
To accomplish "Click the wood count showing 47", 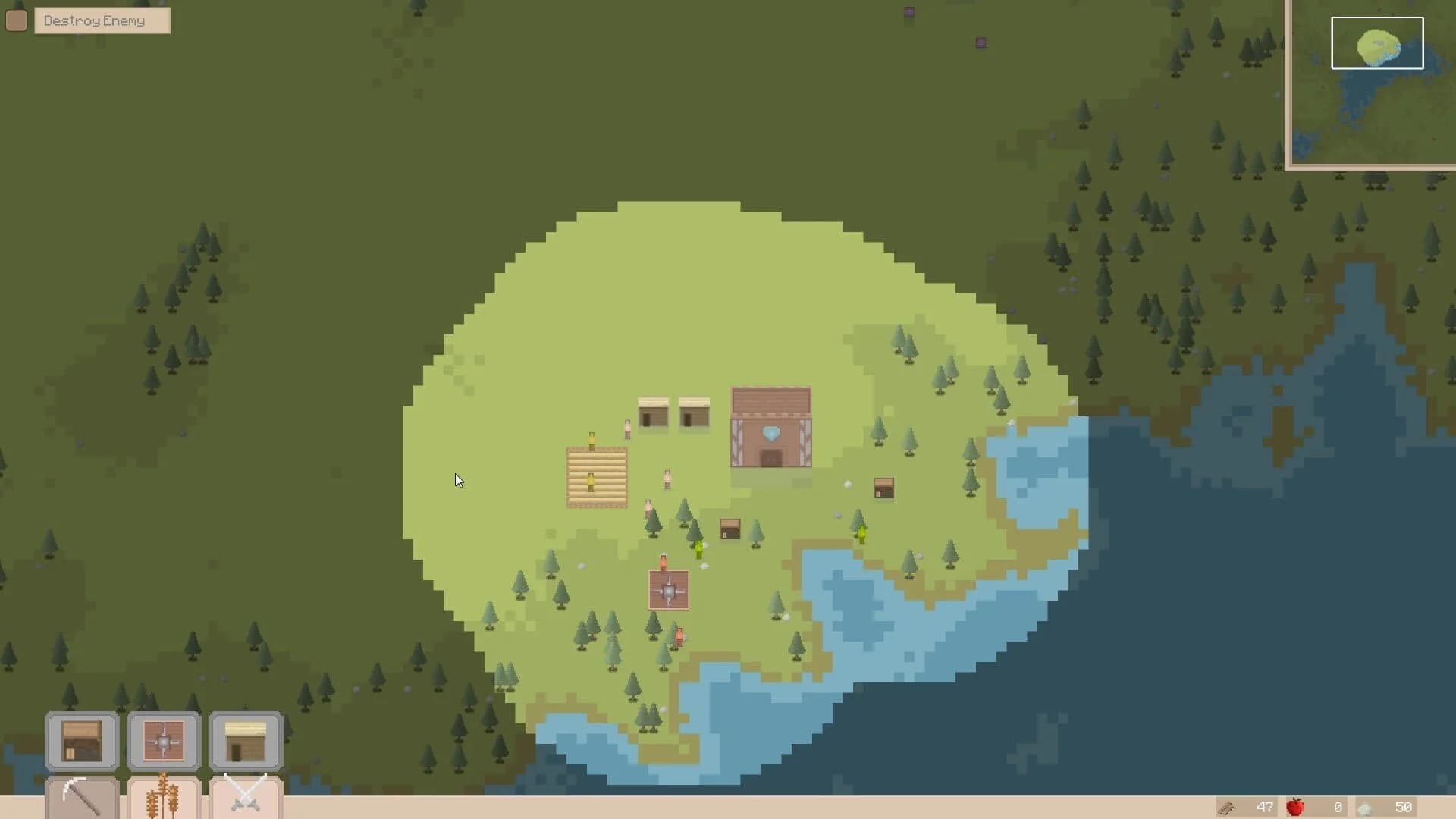I will pos(1265,808).
